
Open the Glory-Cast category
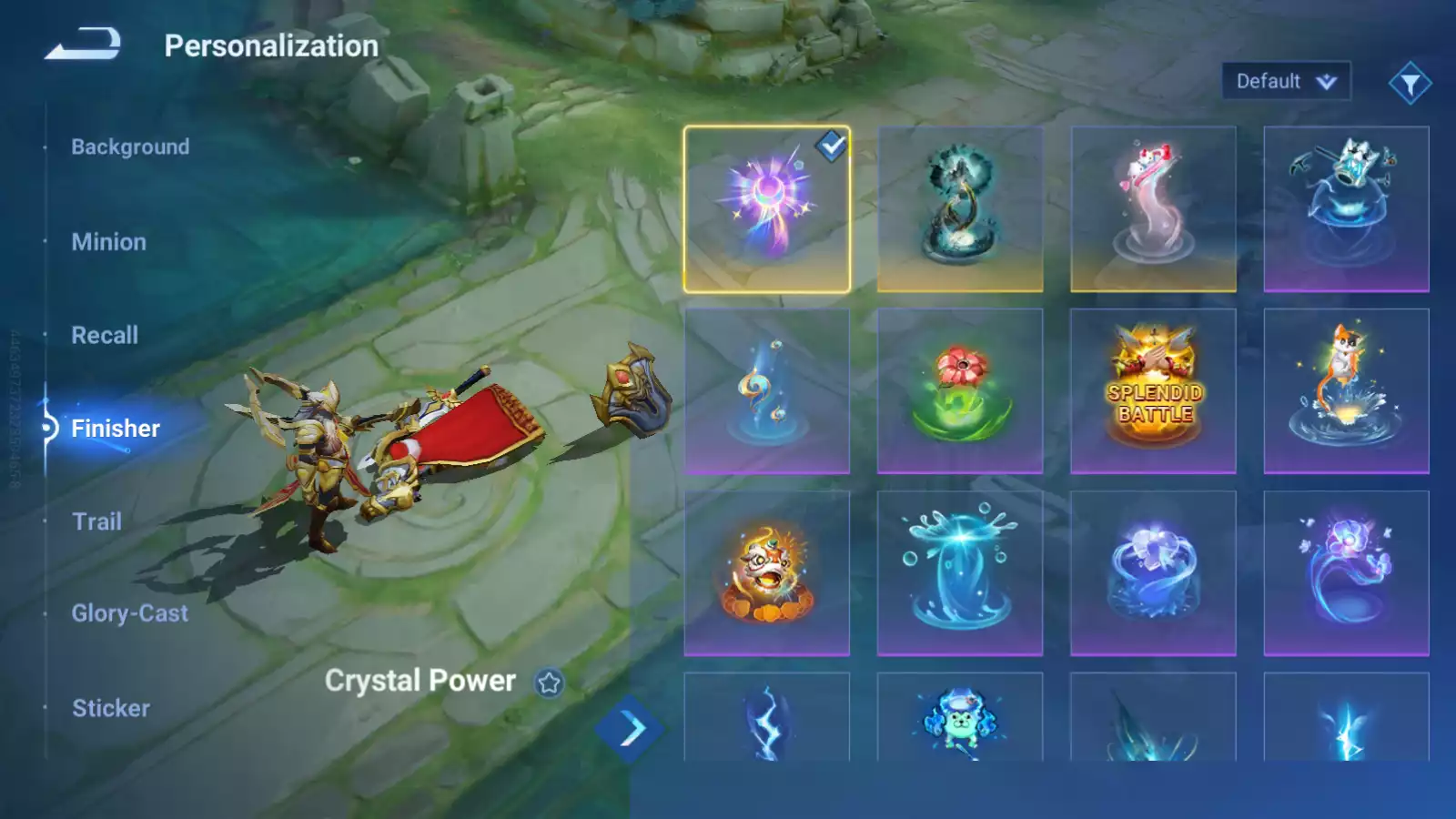click(x=129, y=613)
